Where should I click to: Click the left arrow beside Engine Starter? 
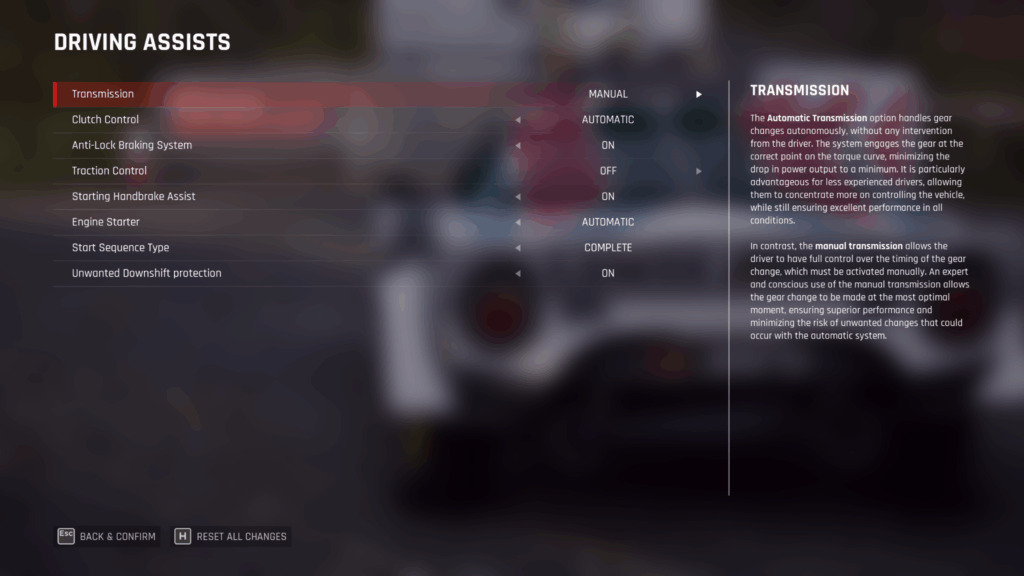click(x=518, y=222)
